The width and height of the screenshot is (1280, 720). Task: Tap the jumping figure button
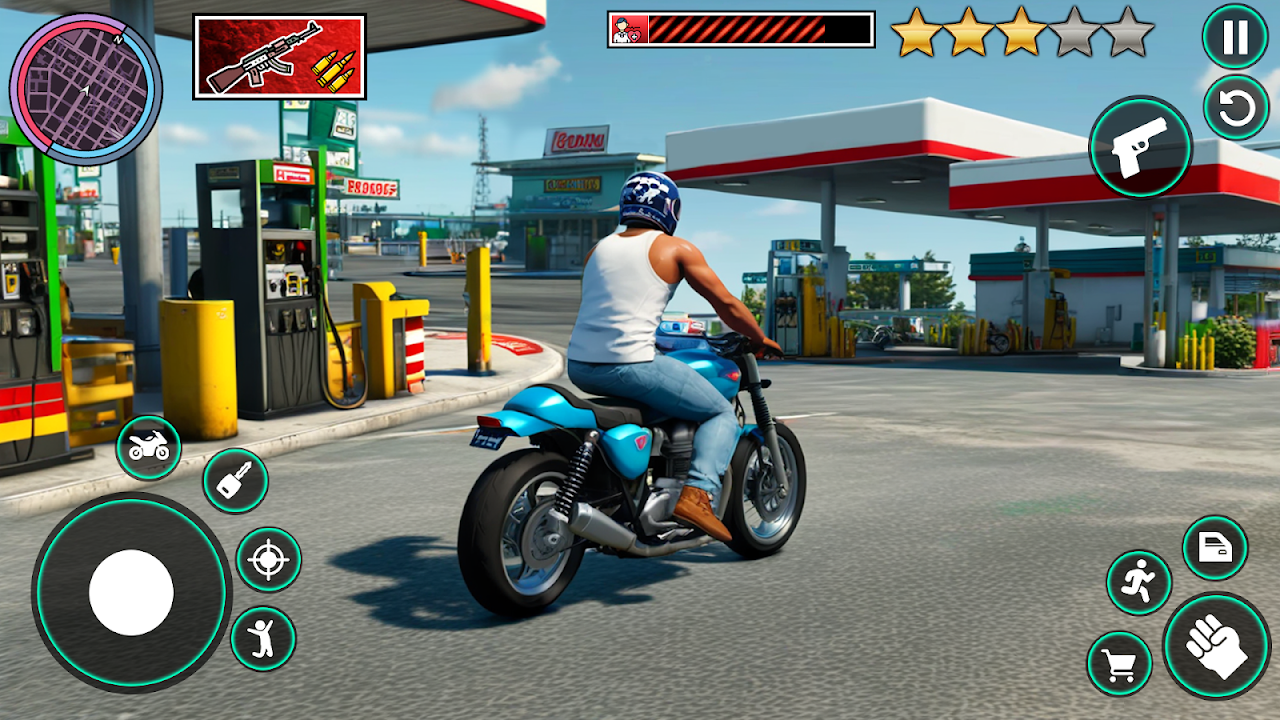point(263,638)
